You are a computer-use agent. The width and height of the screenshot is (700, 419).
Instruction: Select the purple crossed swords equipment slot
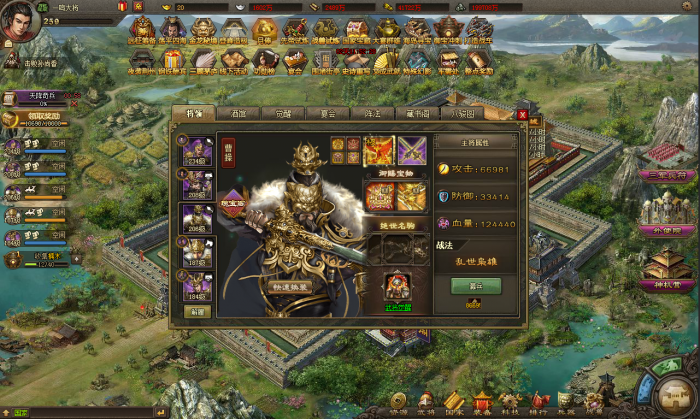point(412,150)
